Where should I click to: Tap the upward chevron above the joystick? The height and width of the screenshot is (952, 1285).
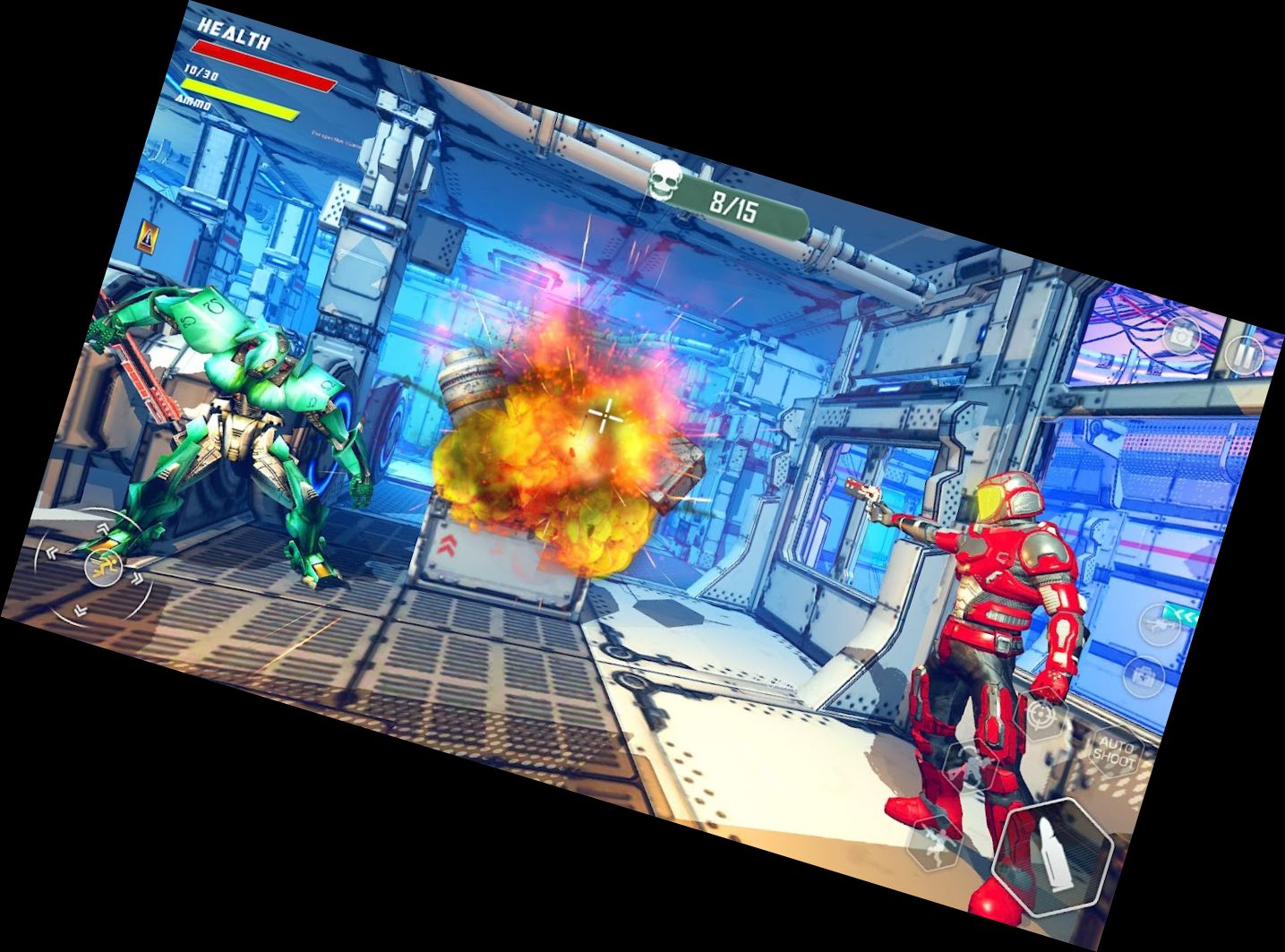(103, 528)
